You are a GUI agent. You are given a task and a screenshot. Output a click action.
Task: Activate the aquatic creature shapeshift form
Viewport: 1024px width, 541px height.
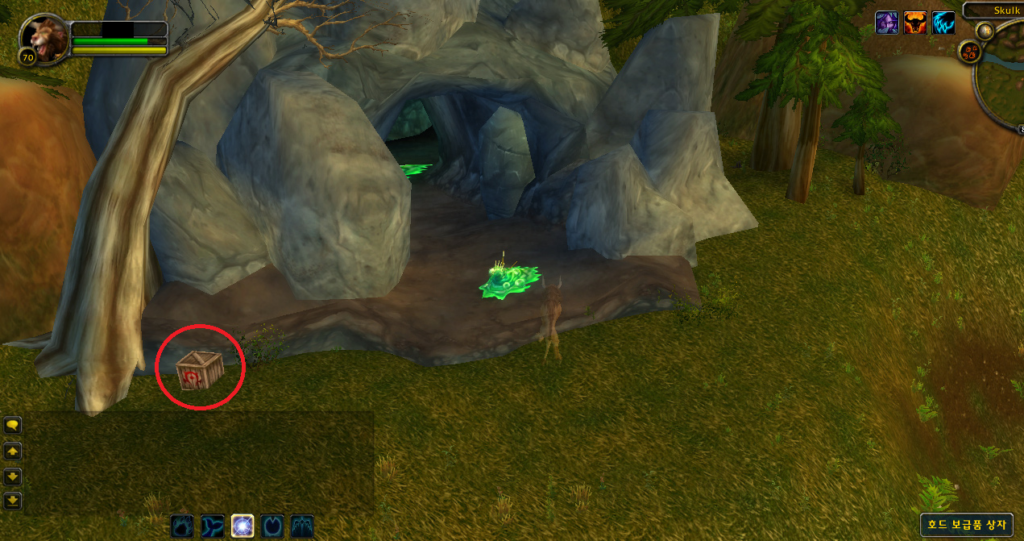[212, 525]
